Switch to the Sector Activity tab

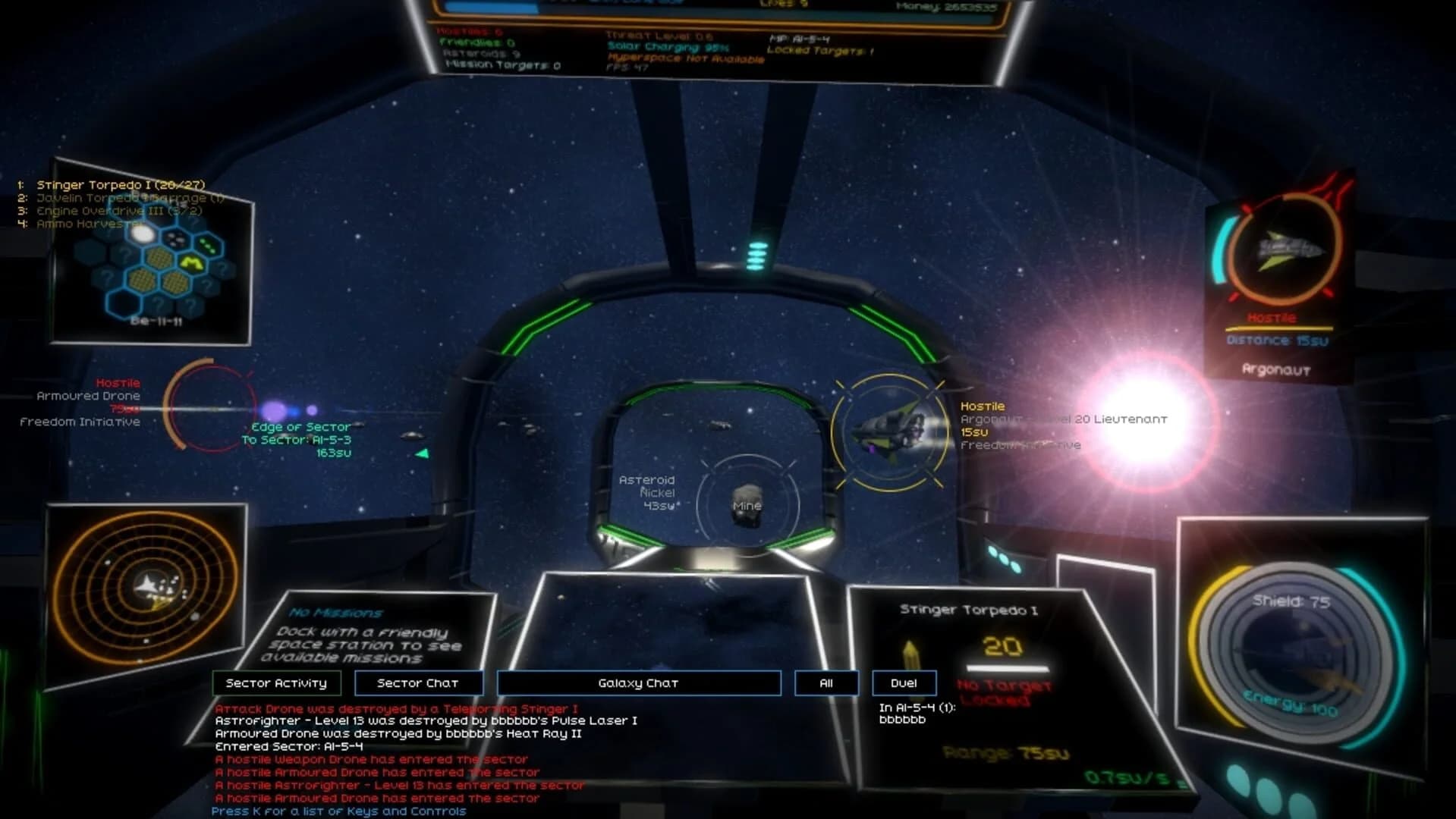(x=278, y=682)
